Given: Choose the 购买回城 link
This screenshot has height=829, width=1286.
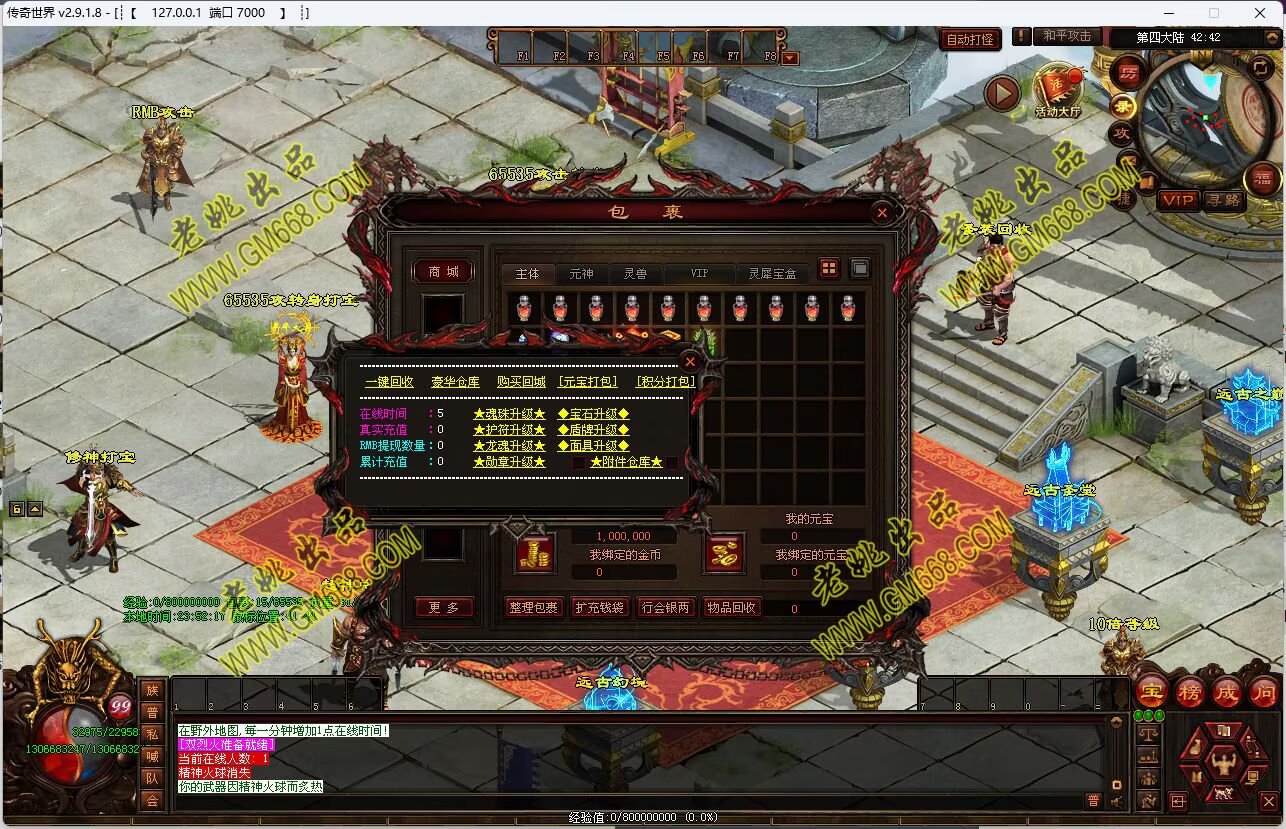Looking at the screenshot, I should (521, 382).
